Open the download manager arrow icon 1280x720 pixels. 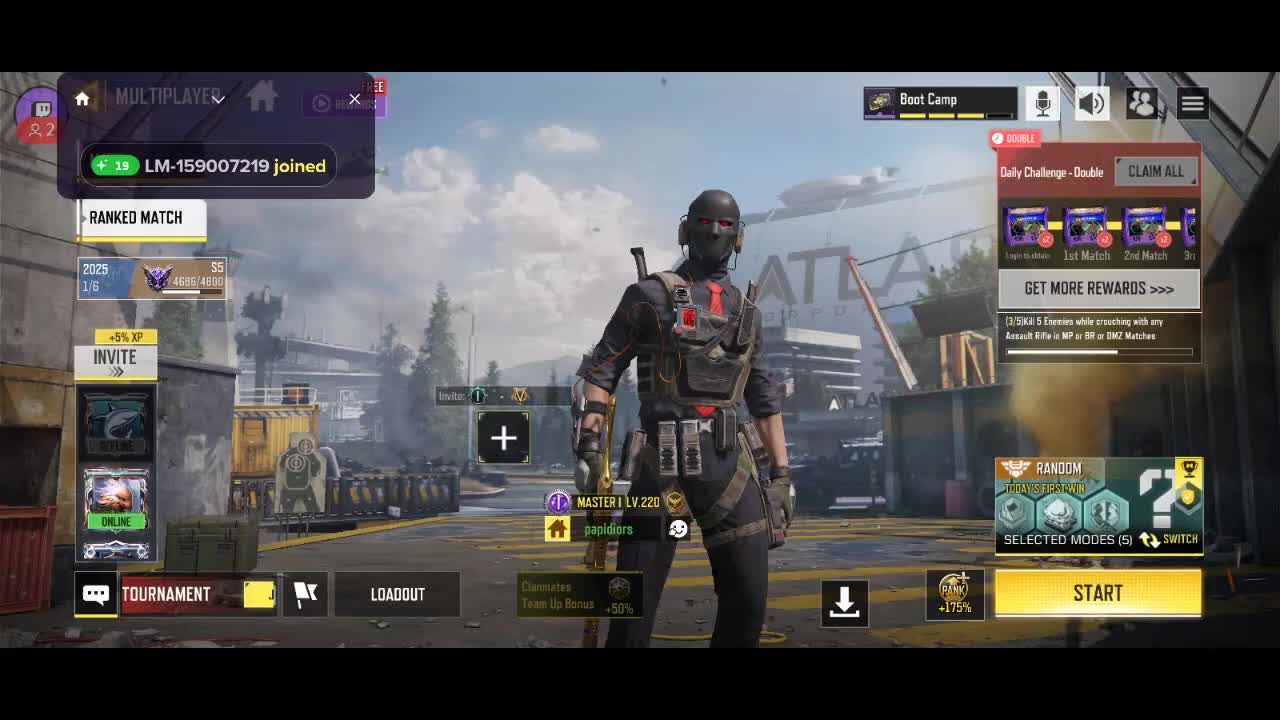click(x=845, y=601)
